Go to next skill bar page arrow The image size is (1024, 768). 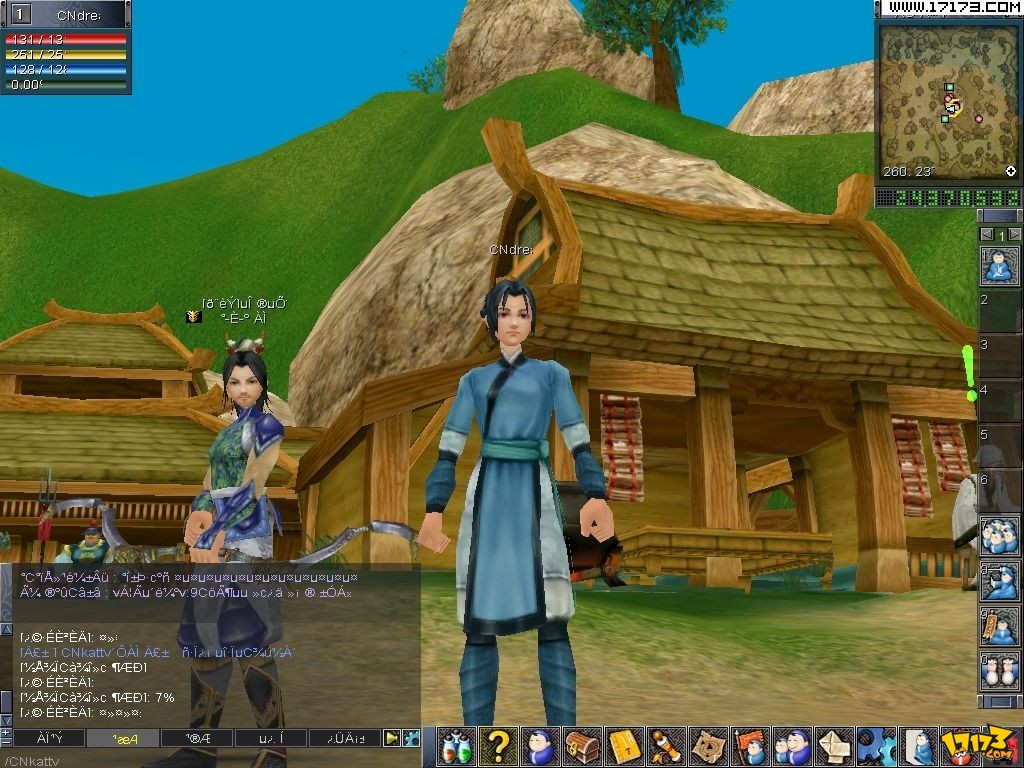[x=1014, y=234]
